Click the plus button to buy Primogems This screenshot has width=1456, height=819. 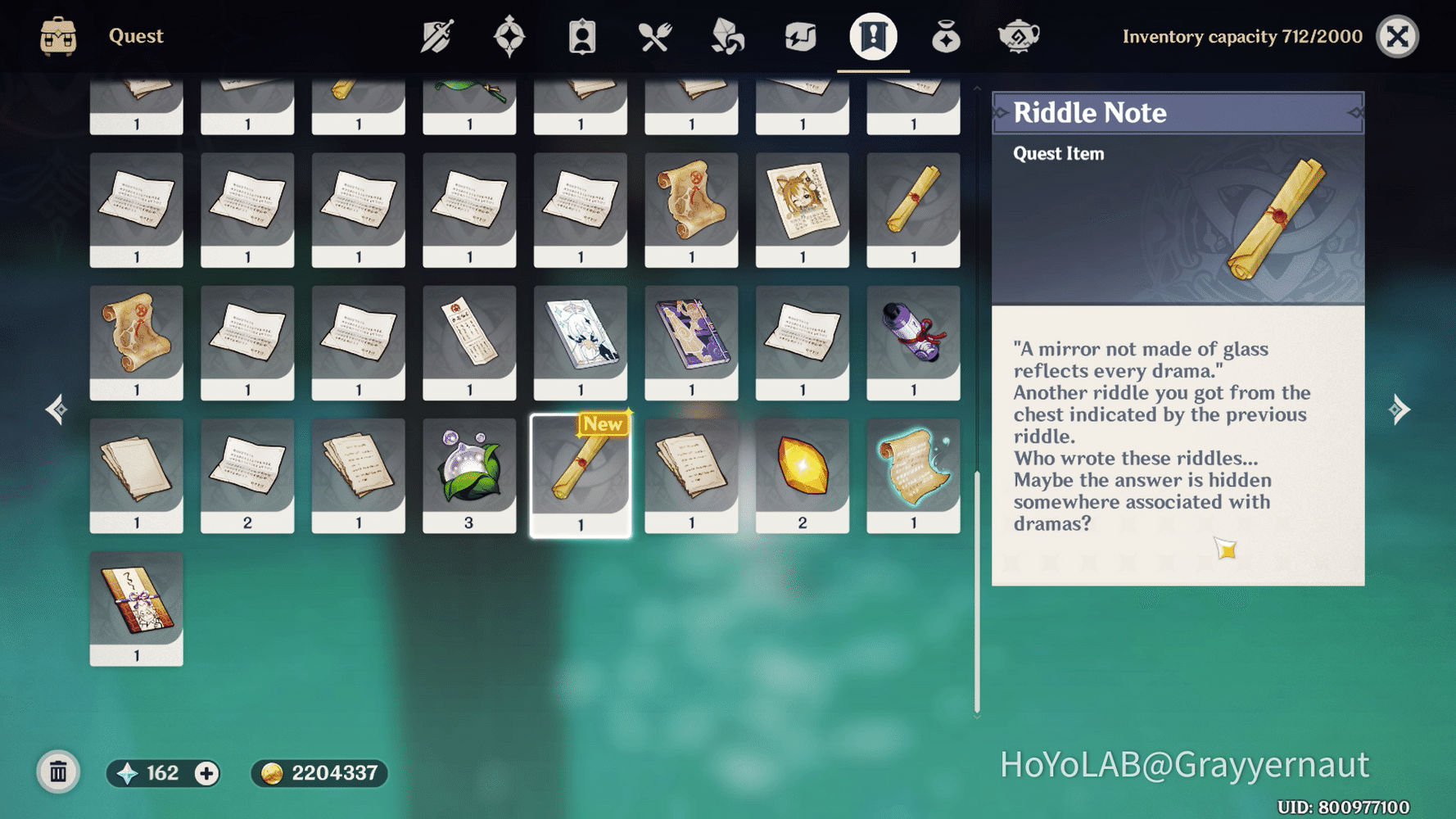(207, 772)
